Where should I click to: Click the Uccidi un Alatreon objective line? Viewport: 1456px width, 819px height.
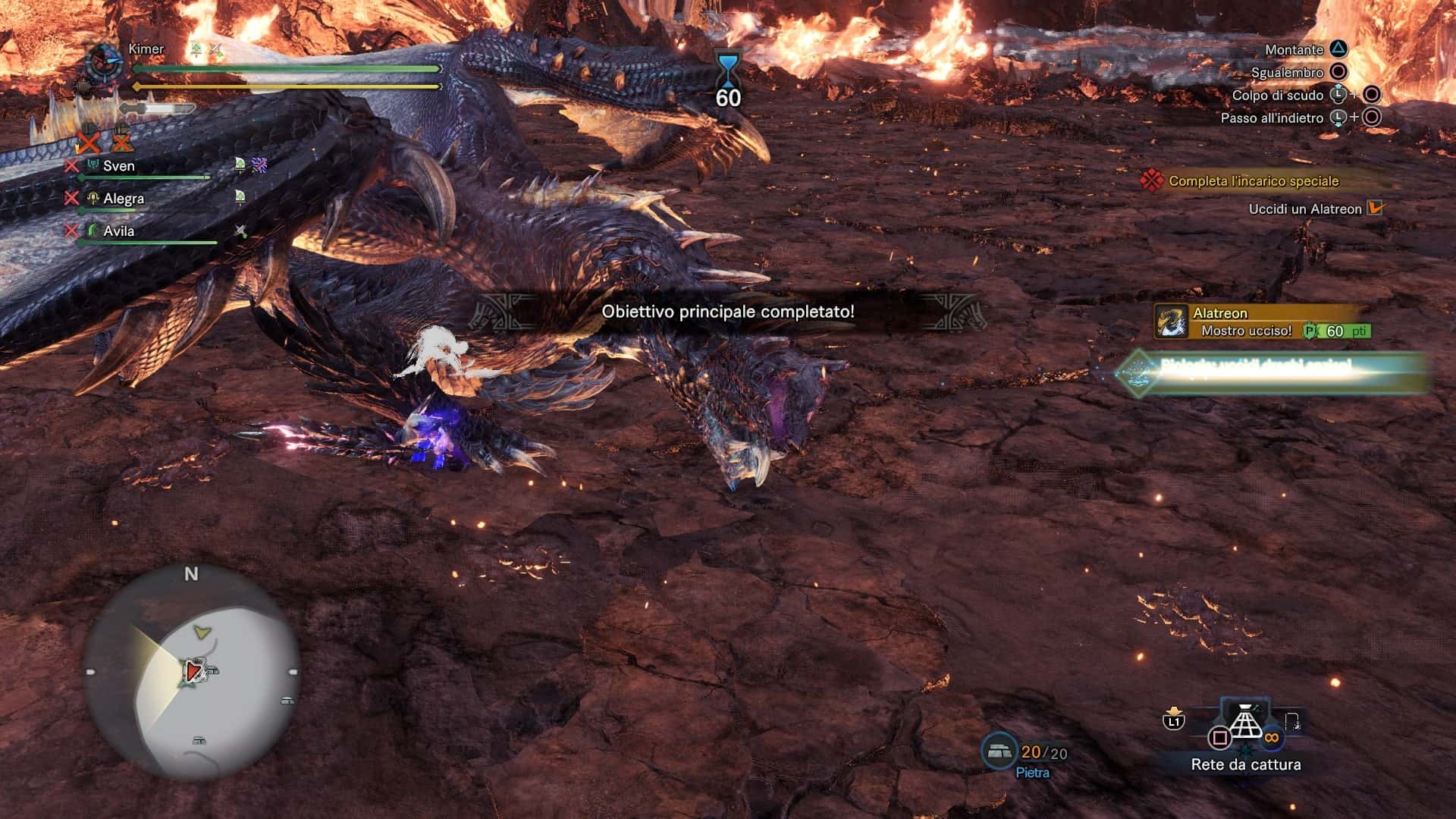click(x=1305, y=209)
